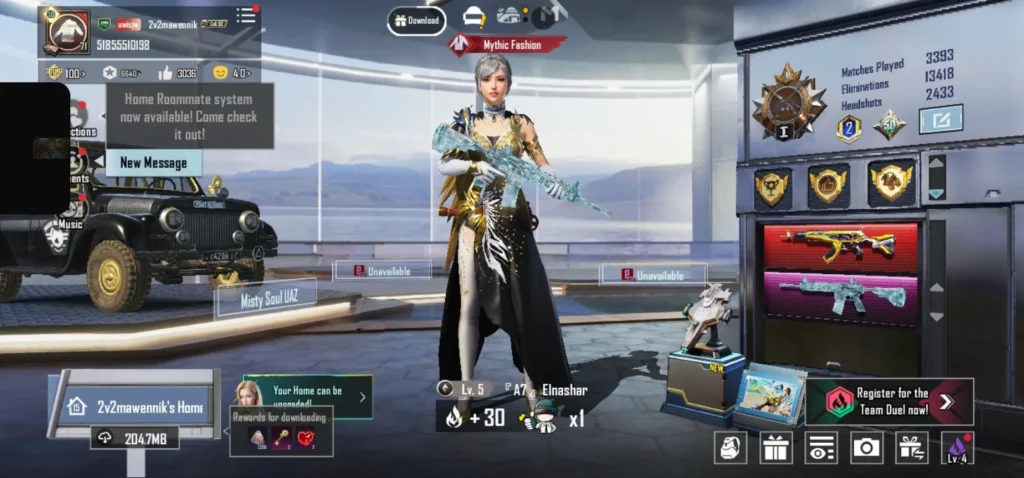
Task: Open the gift exchange icon
Action: tap(911, 447)
